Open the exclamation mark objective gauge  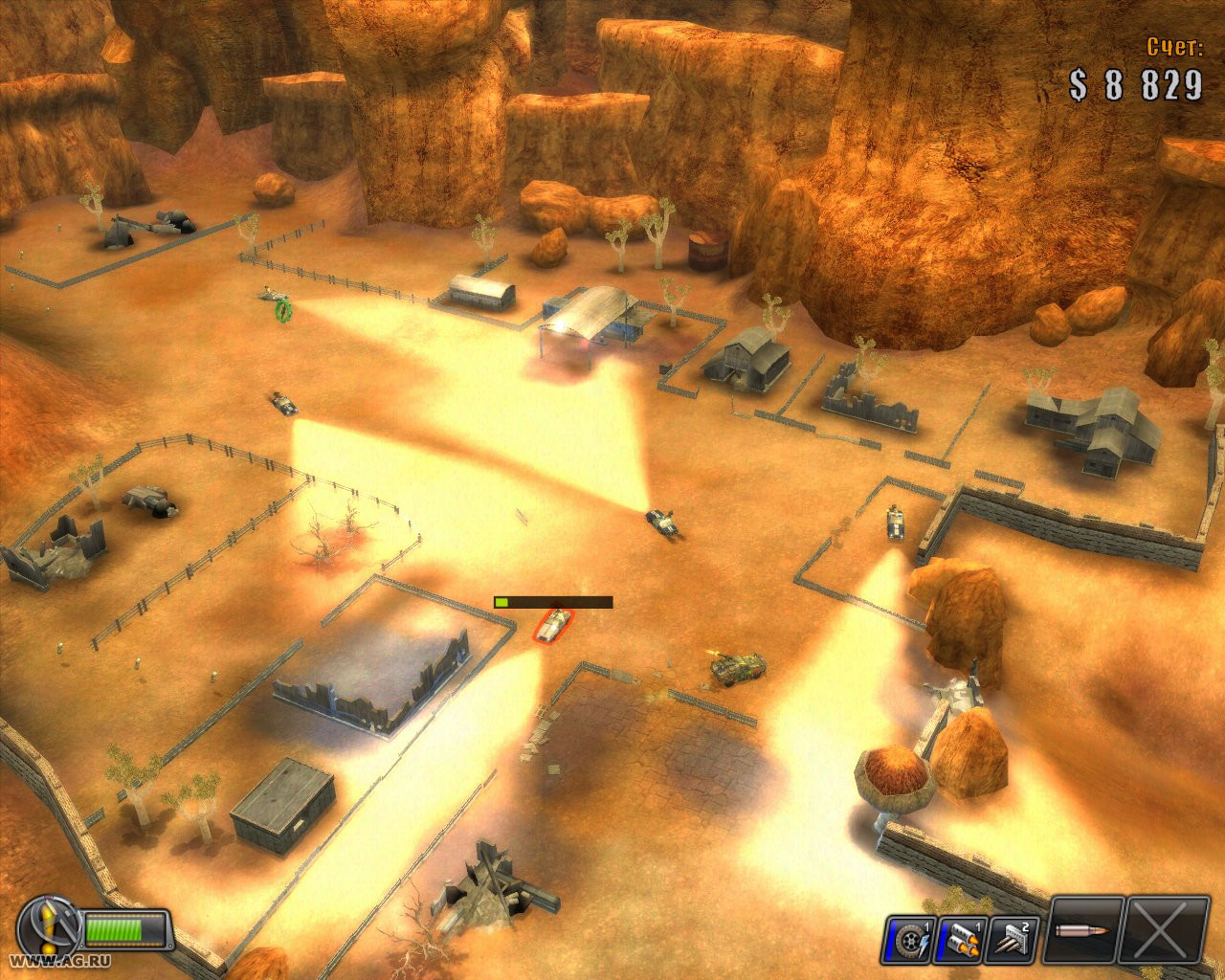click(46, 926)
